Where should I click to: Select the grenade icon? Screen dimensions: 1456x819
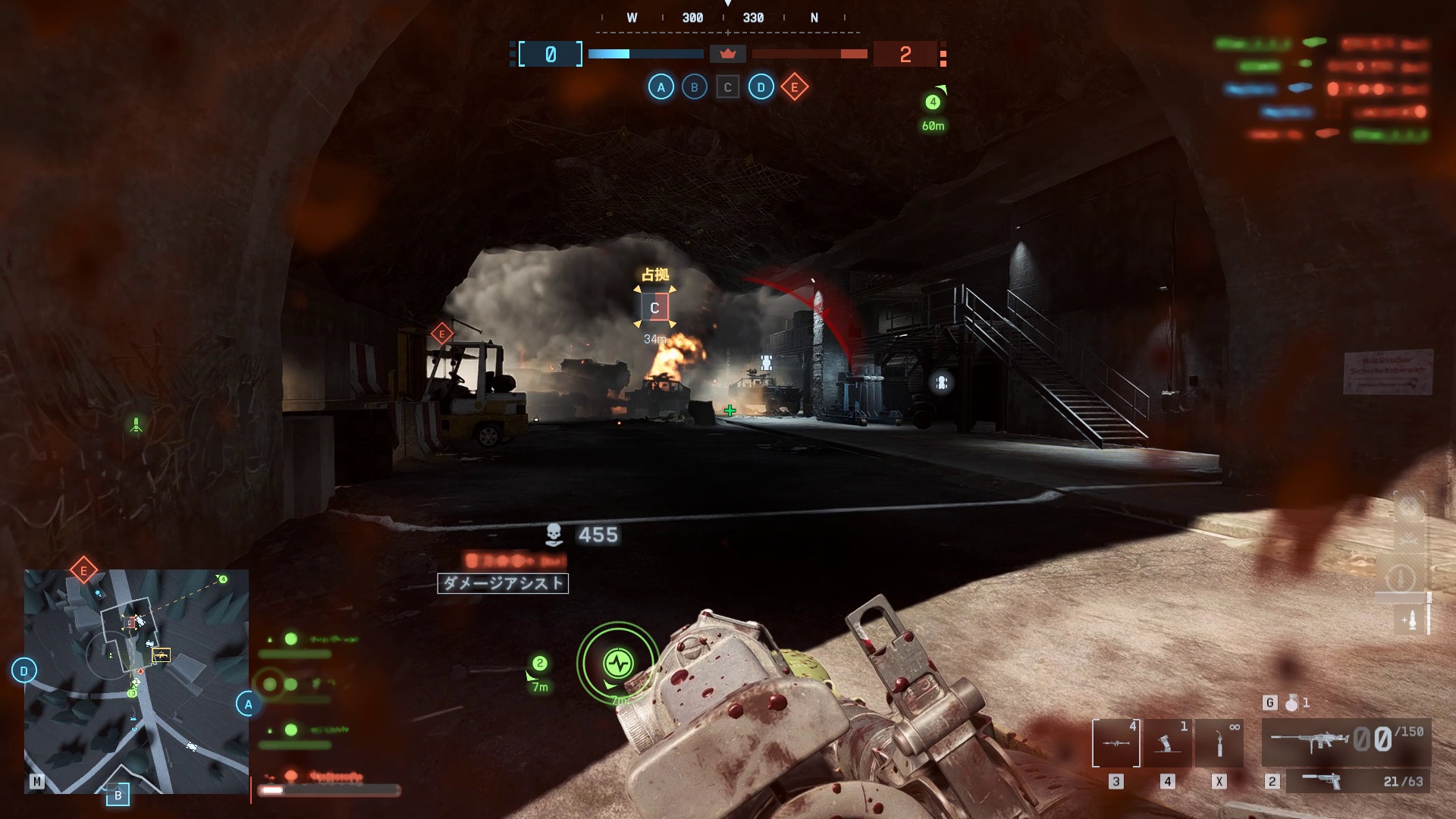click(1291, 703)
